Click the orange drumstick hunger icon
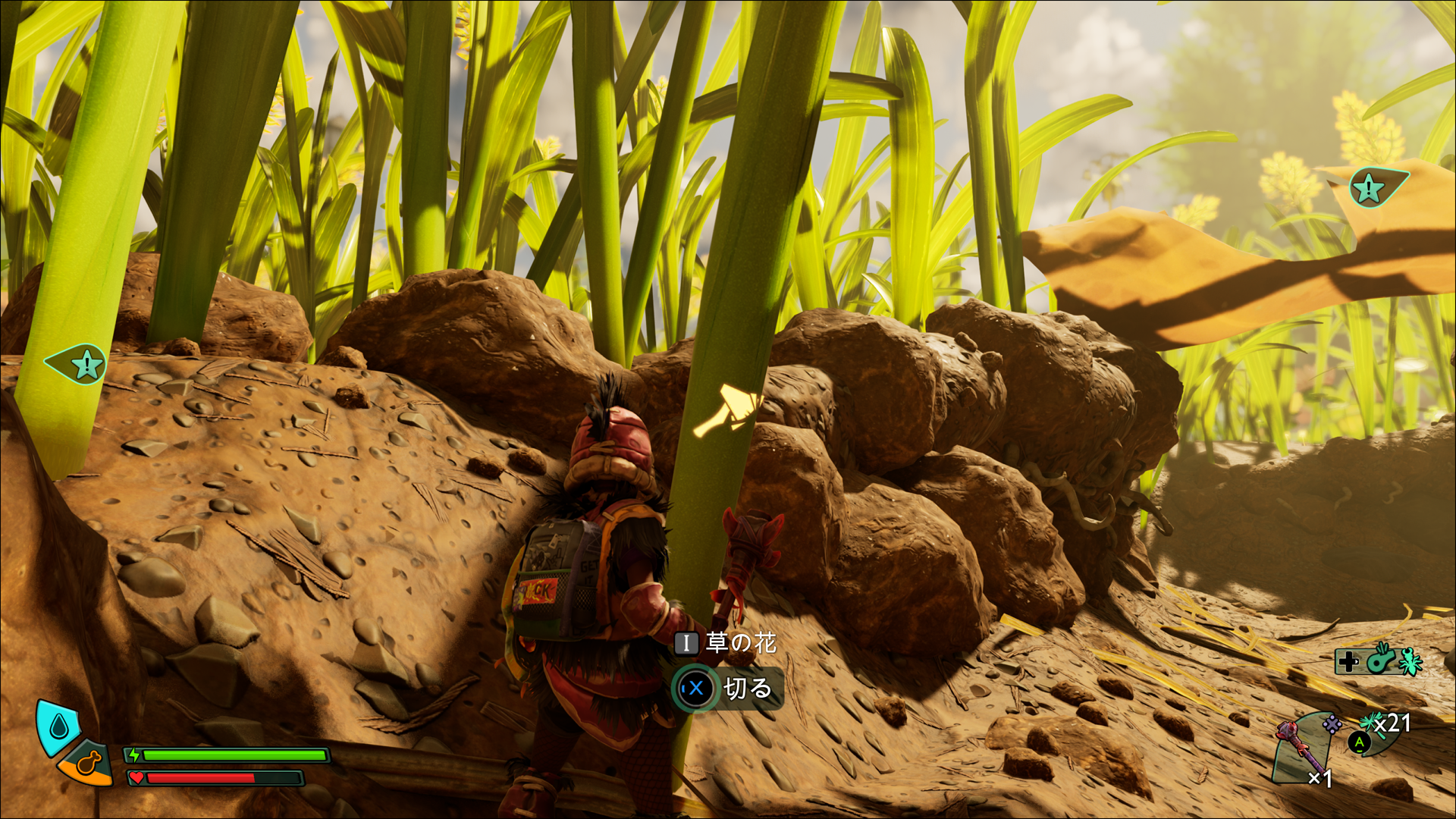Image resolution: width=1456 pixels, height=819 pixels. coord(88,763)
